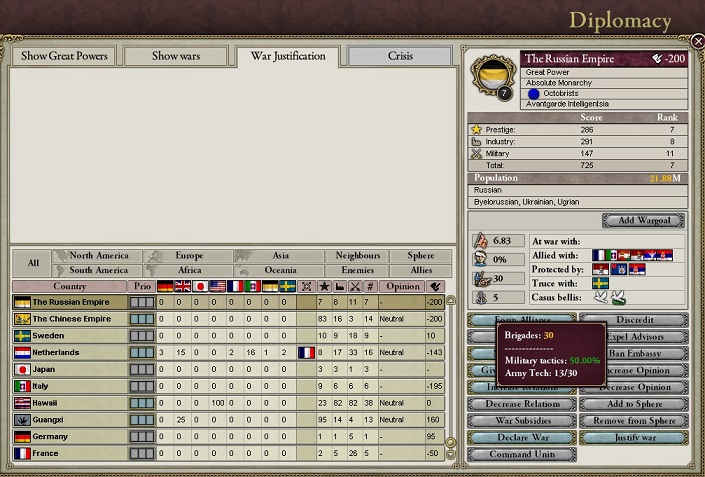
Task: Open the Show wars tab
Action: tap(178, 56)
